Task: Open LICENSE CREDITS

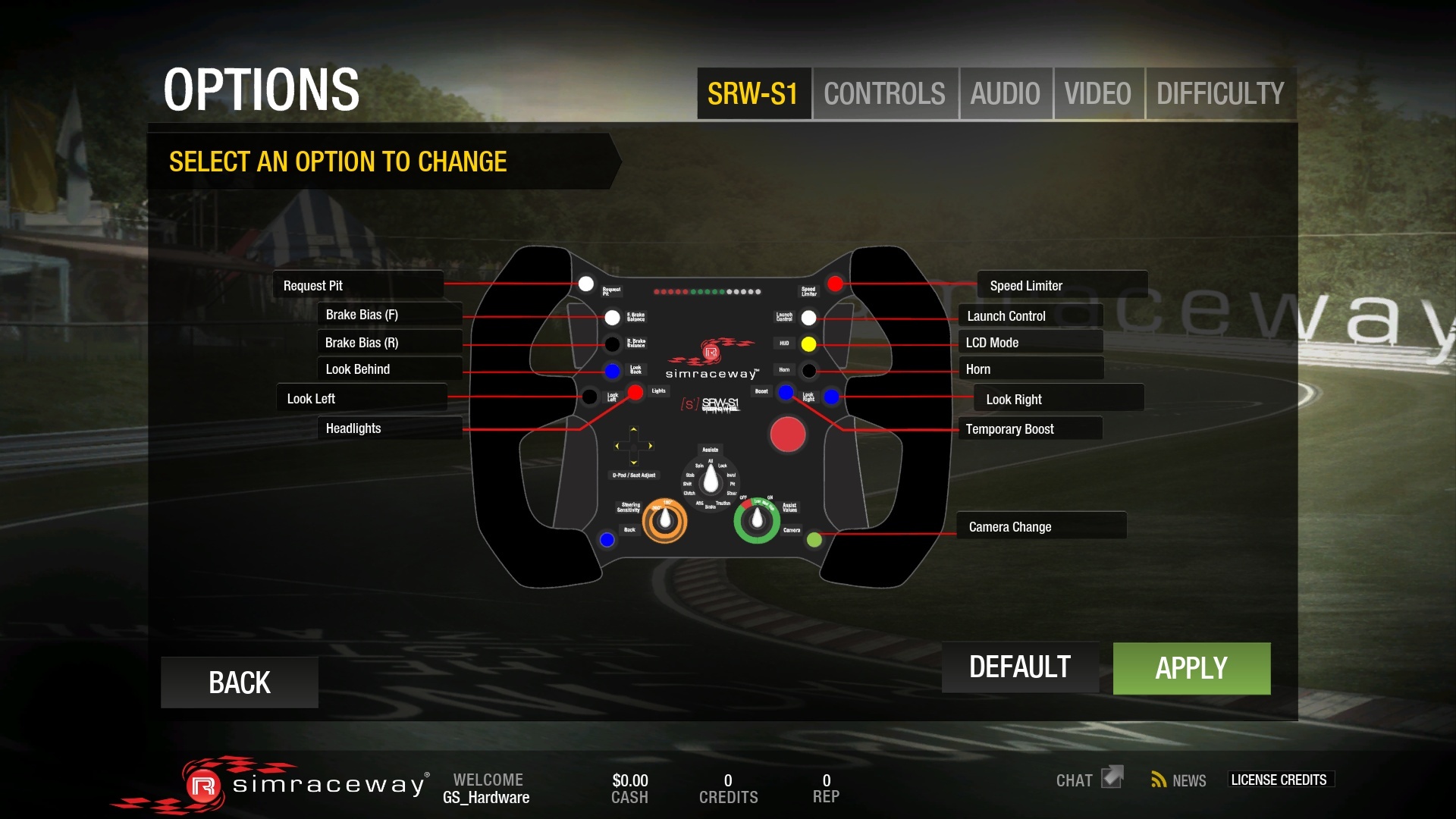Action: (x=1280, y=780)
